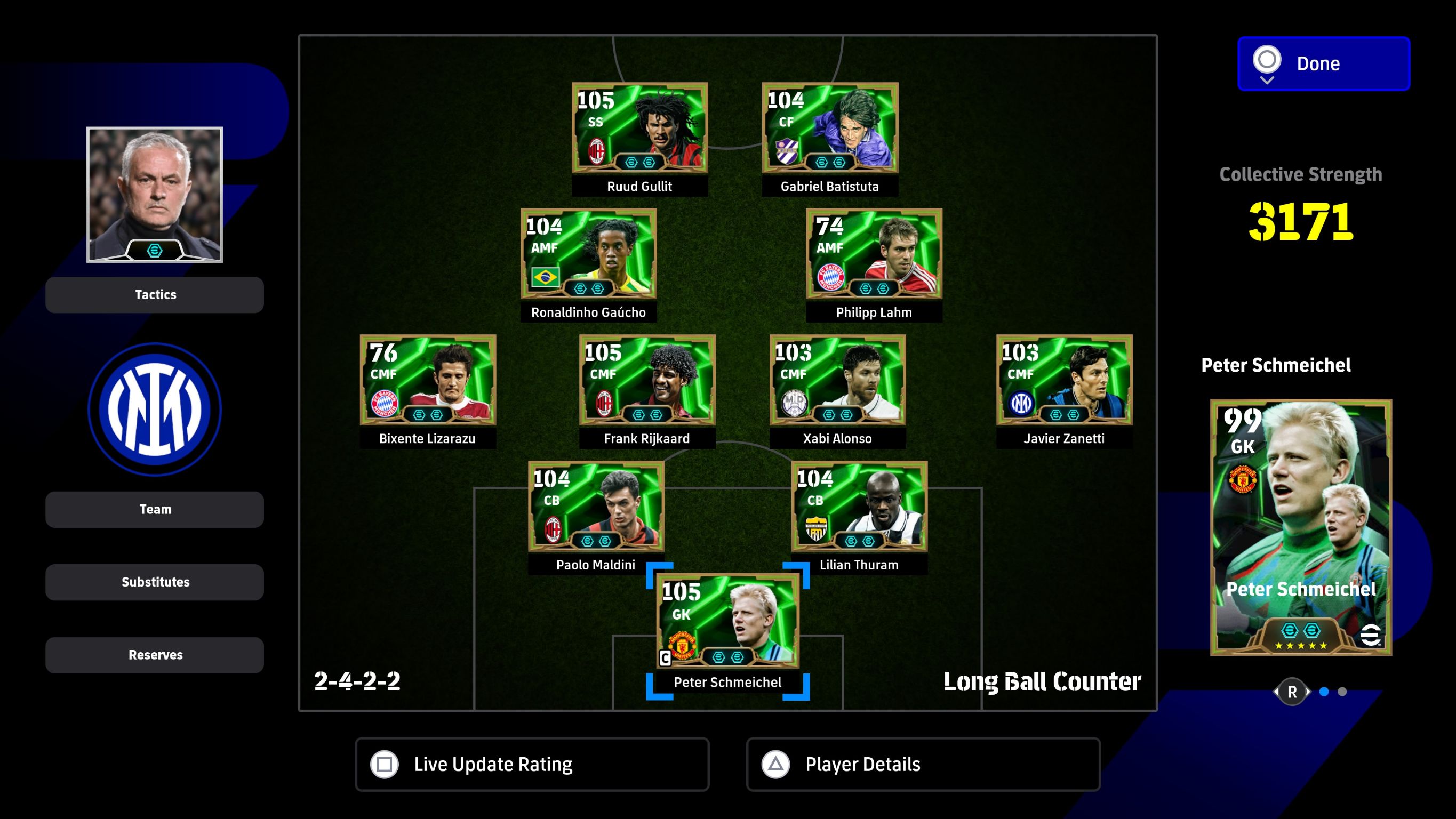Confirm lineup with the Done button
The height and width of the screenshot is (819, 1456).
coord(1323,63)
